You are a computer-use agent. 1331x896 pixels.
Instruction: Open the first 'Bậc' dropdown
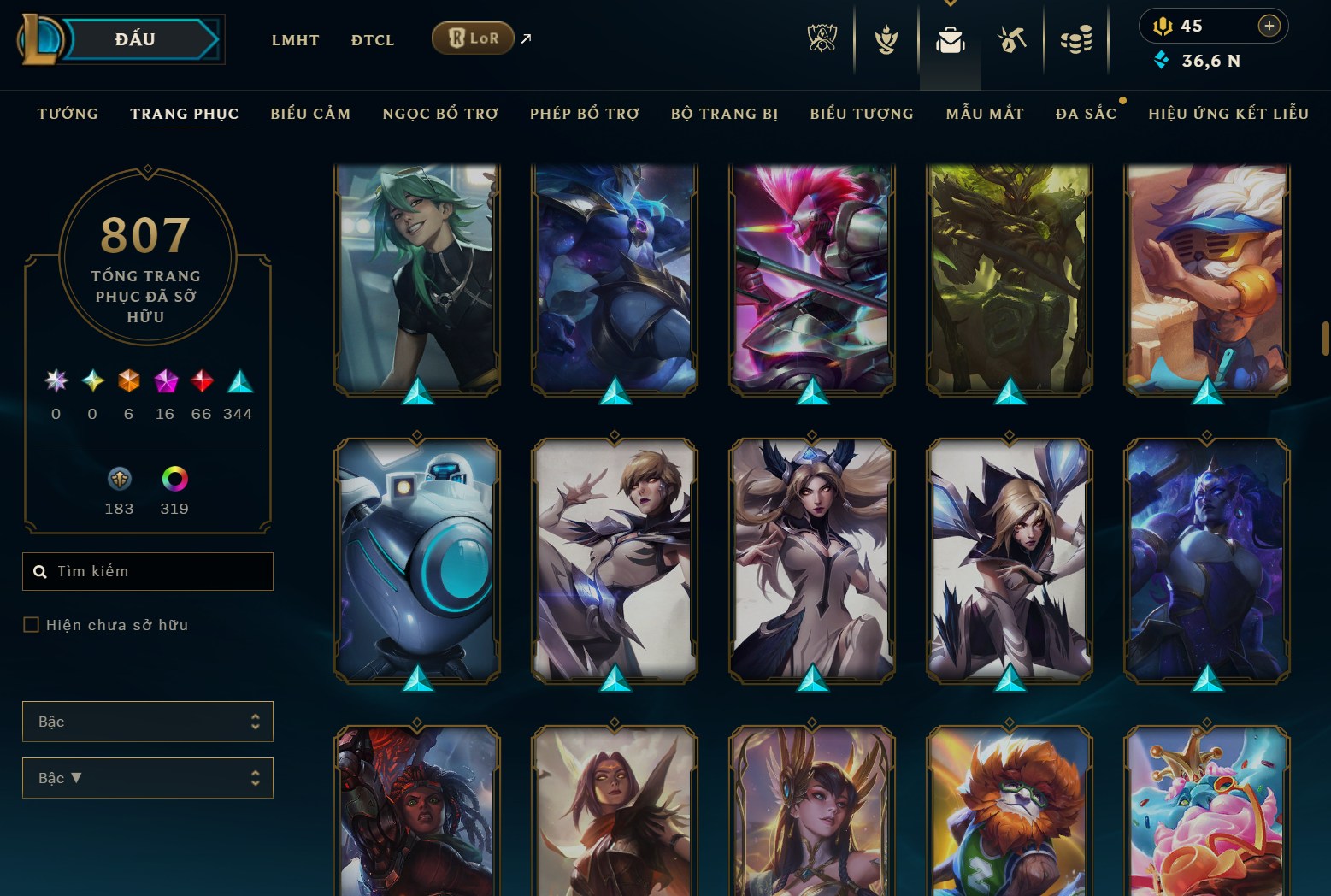(x=147, y=722)
